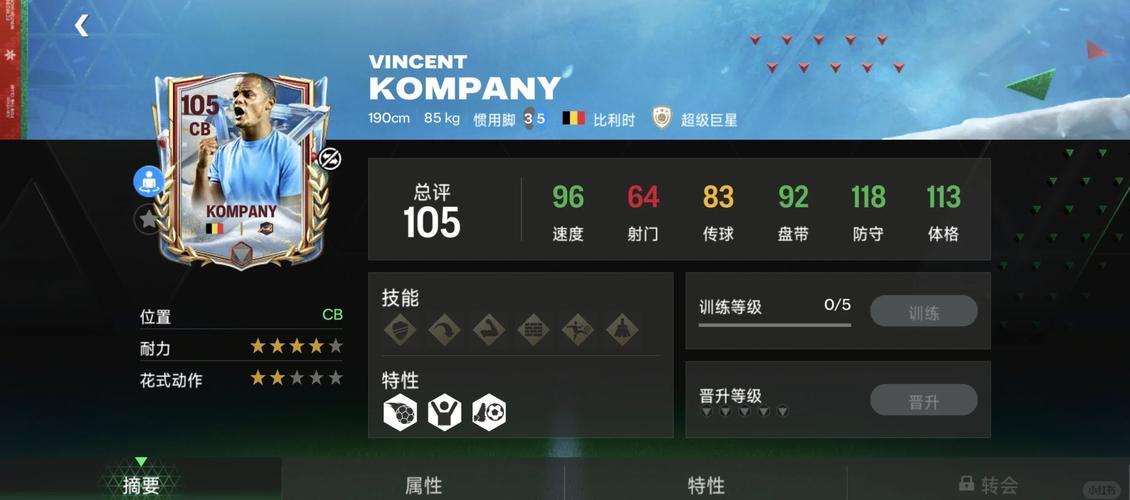
Task: Select the Kompany 105 CB player card
Action: [x=241, y=170]
